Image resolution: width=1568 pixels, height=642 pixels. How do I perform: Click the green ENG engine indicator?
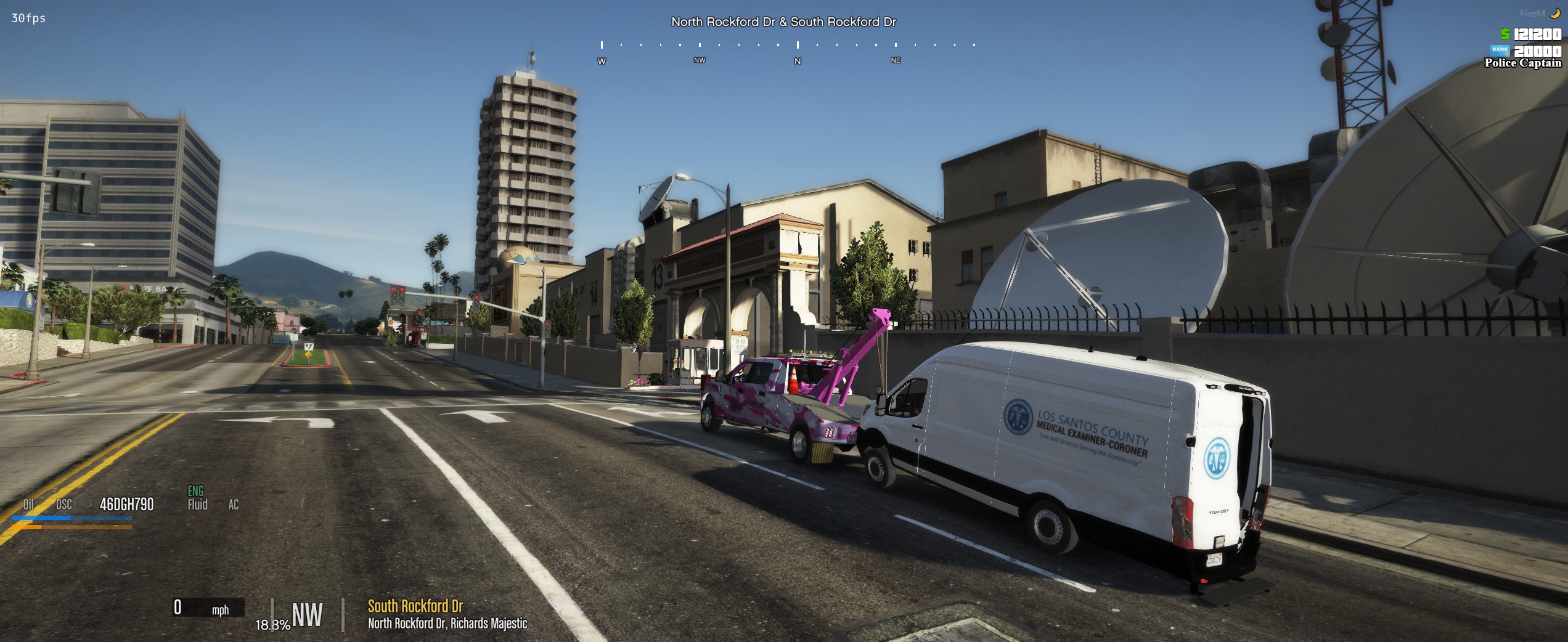pos(195,491)
